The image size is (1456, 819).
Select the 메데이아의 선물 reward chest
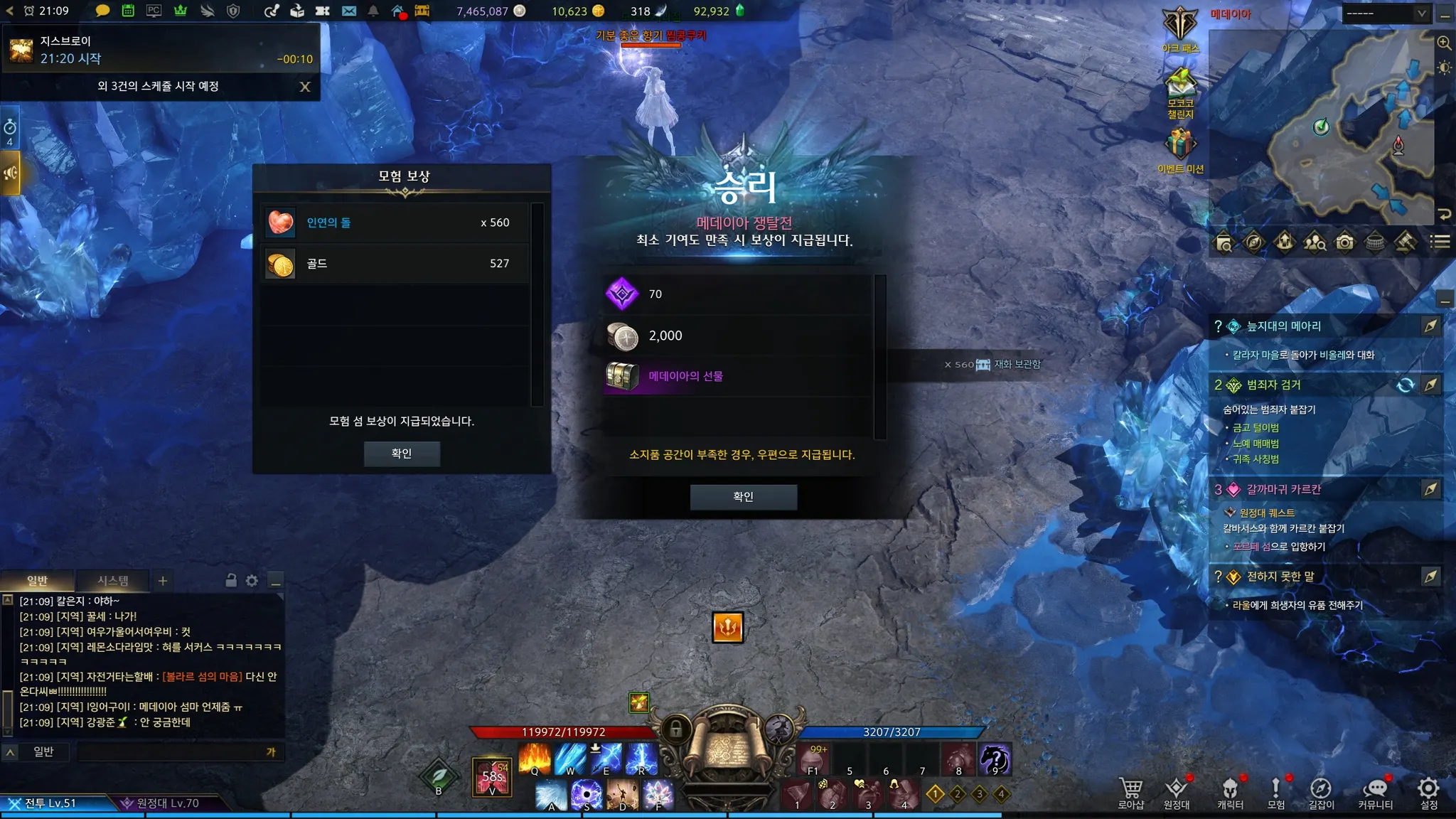coord(622,376)
